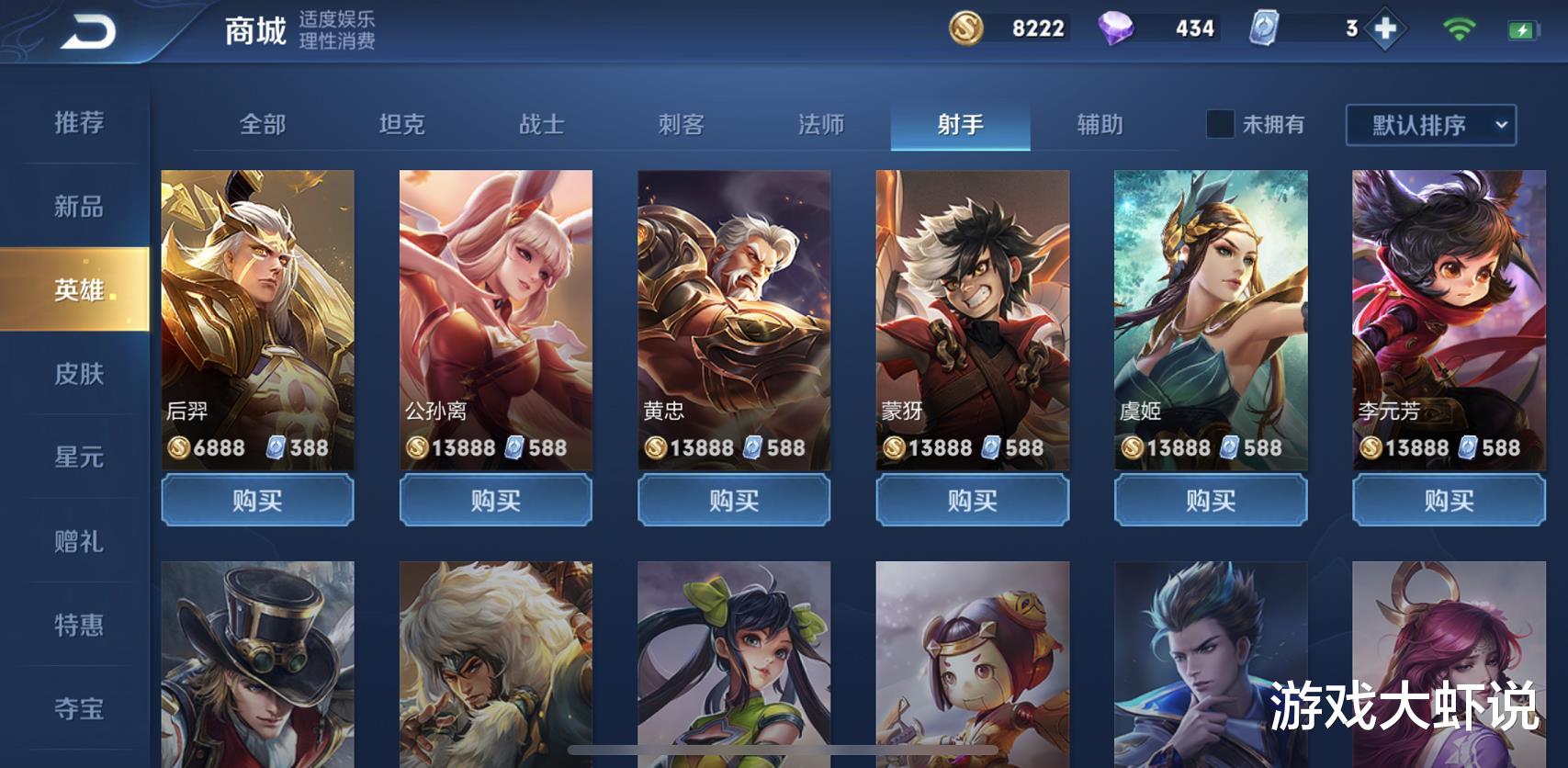Check the Wi-Fi signal indicator
Image resolution: width=1568 pixels, height=768 pixels.
pyautogui.click(x=1458, y=28)
